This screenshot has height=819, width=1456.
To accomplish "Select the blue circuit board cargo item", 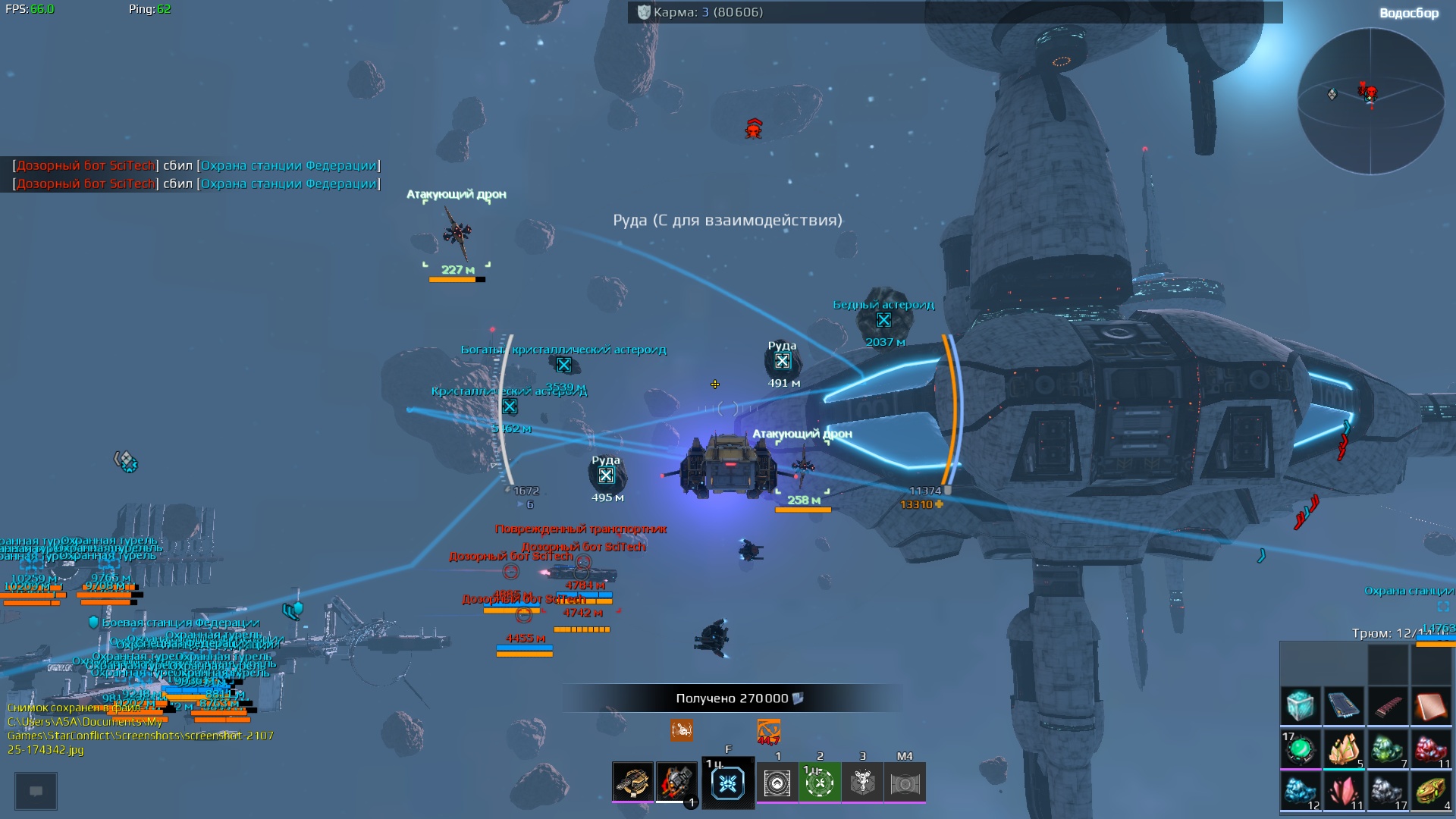I will tap(1344, 706).
